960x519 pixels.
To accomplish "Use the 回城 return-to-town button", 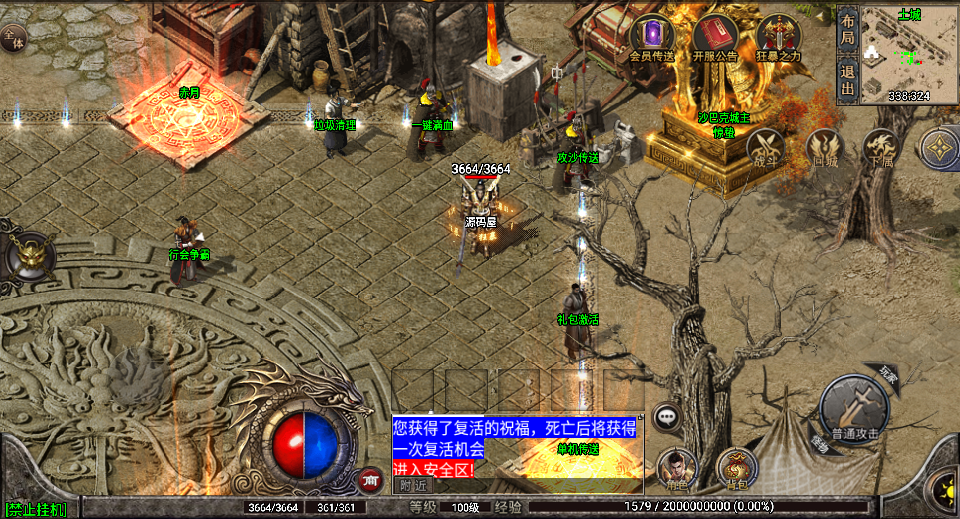I will [824, 148].
